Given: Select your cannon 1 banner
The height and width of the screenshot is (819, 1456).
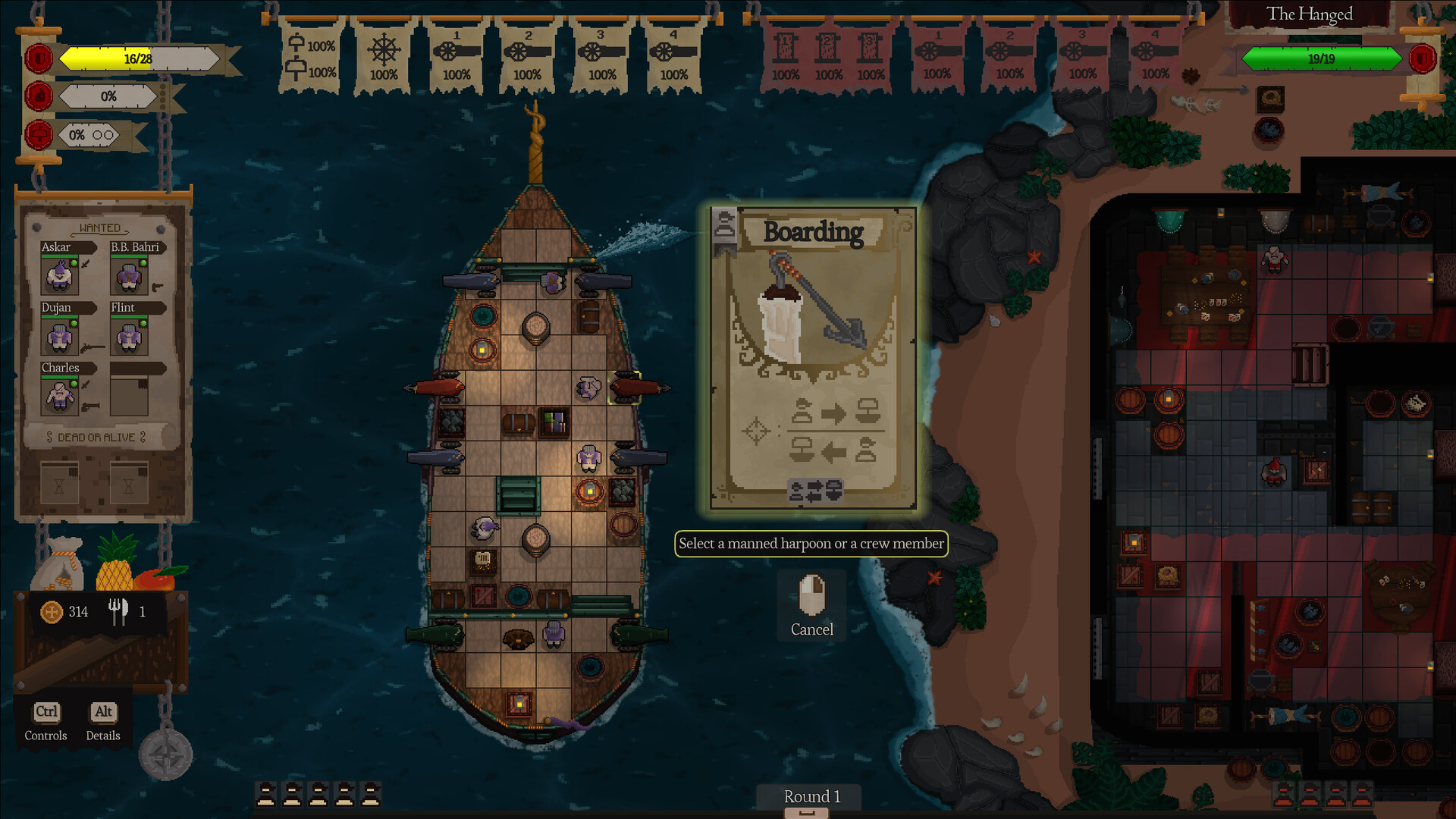Looking at the screenshot, I should click(x=457, y=58).
